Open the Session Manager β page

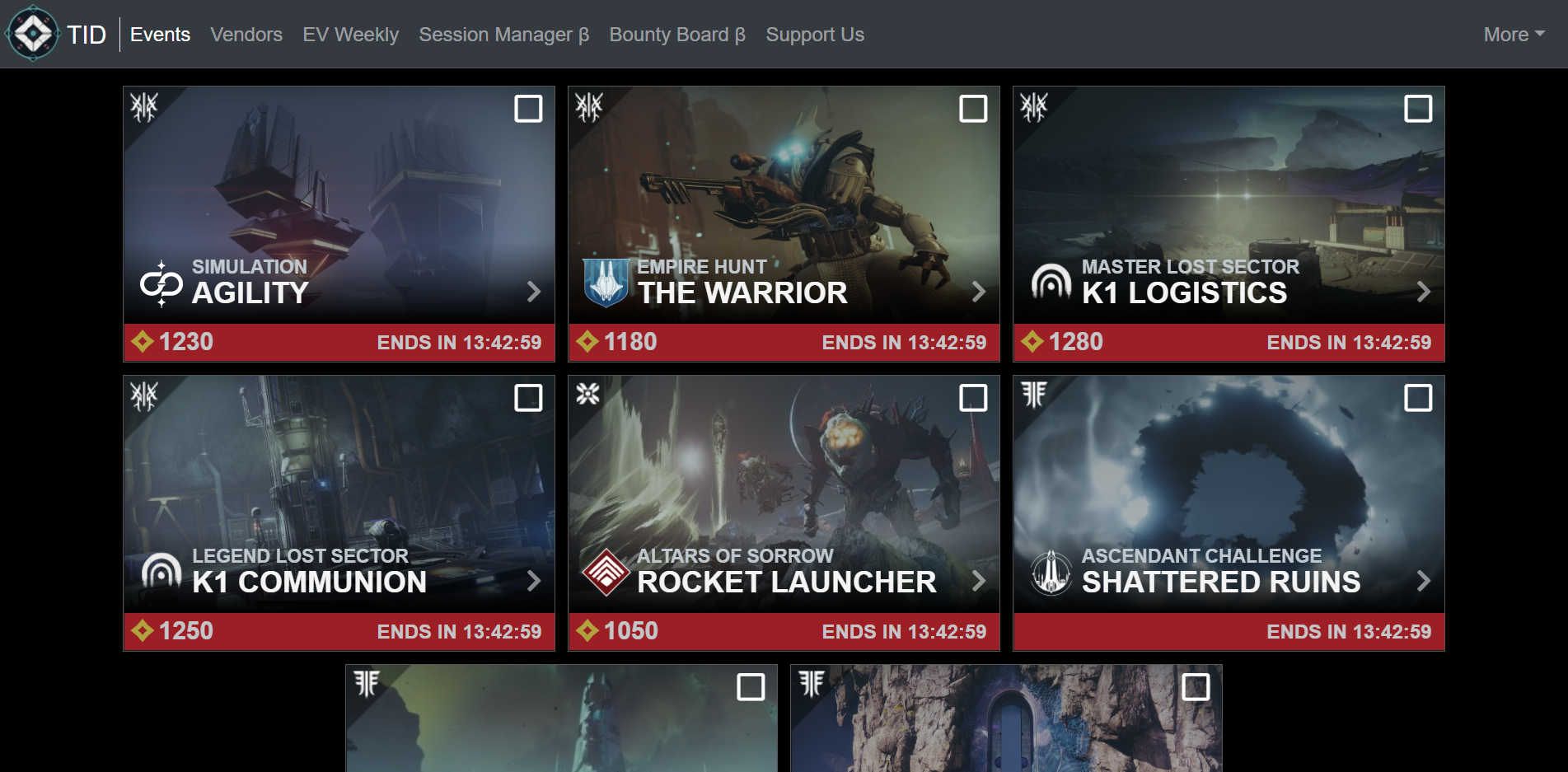tap(503, 35)
